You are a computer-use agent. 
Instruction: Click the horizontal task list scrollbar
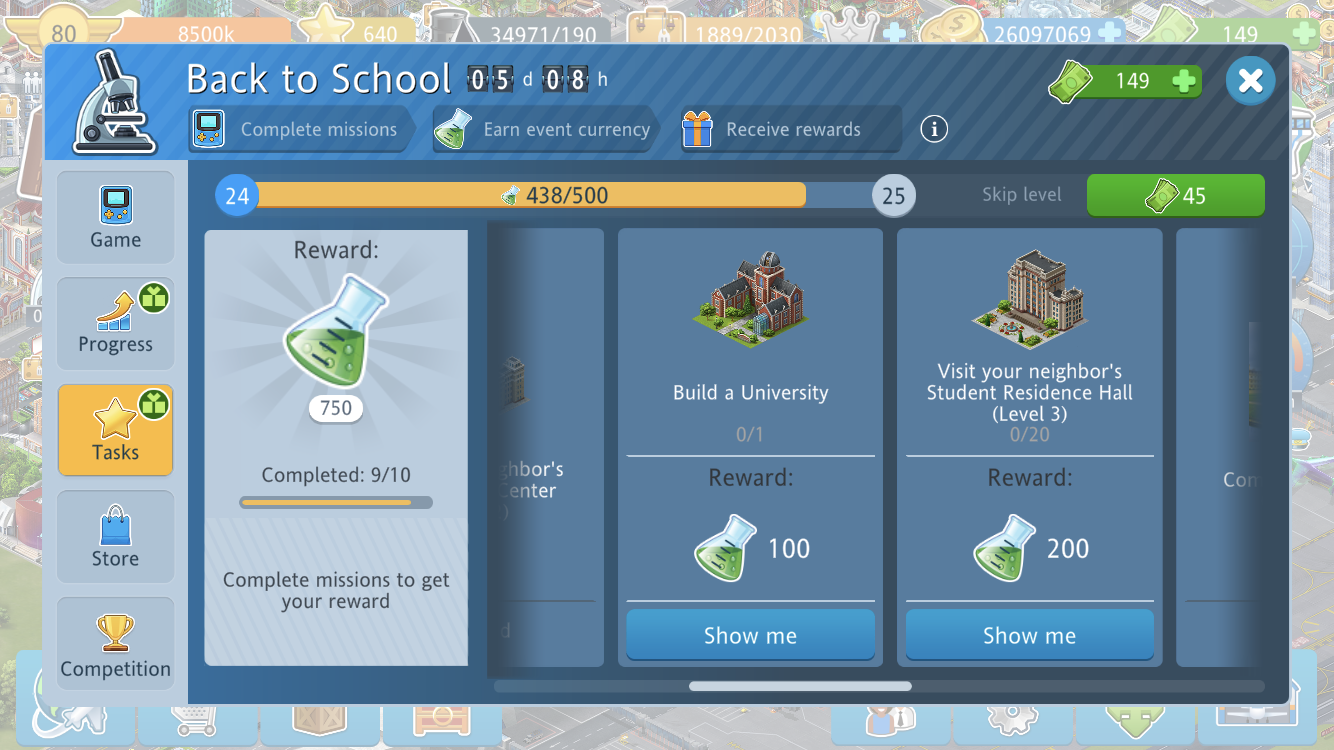tap(800, 686)
